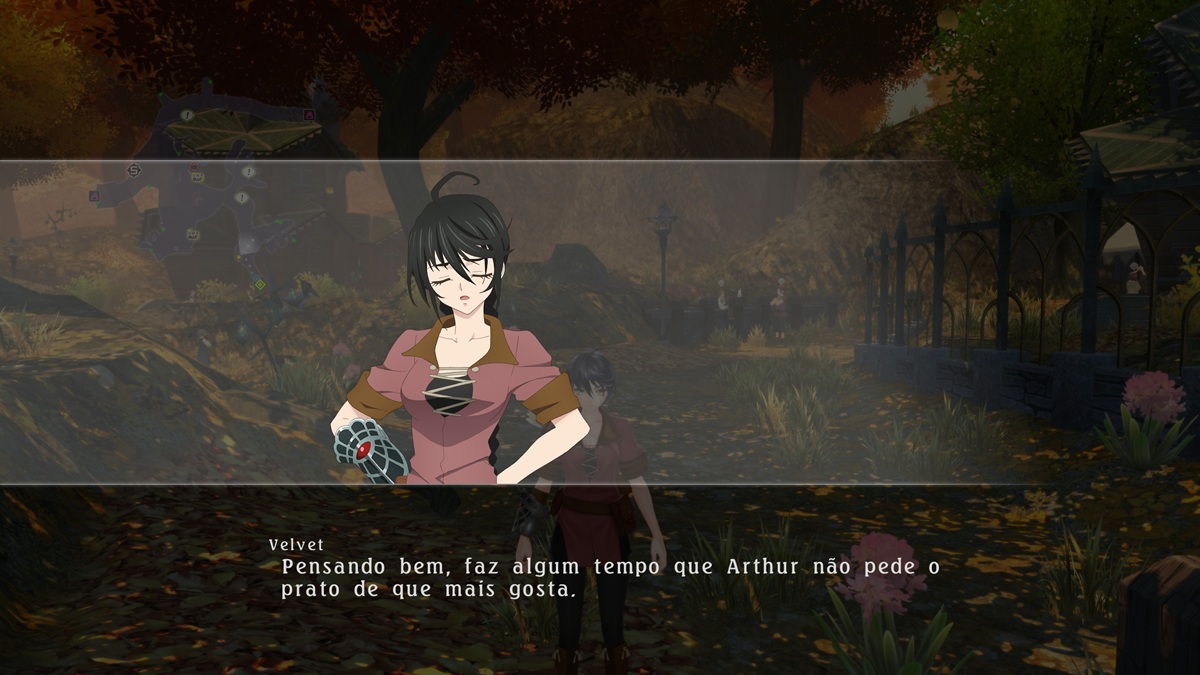Click the yellow-green diamond marker on minimap
The image size is (1200, 675).
260,284
